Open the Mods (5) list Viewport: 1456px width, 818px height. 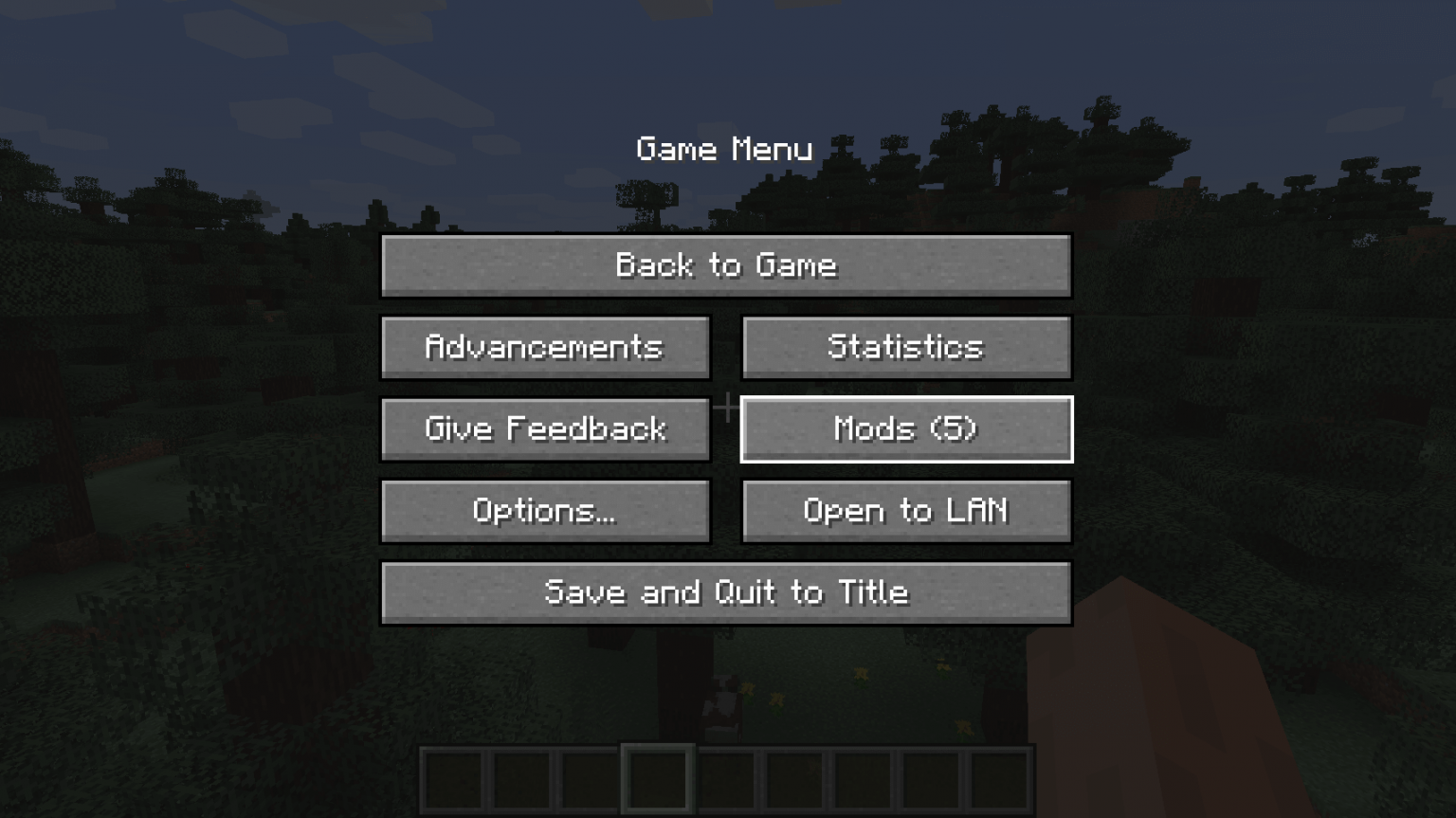(x=905, y=428)
